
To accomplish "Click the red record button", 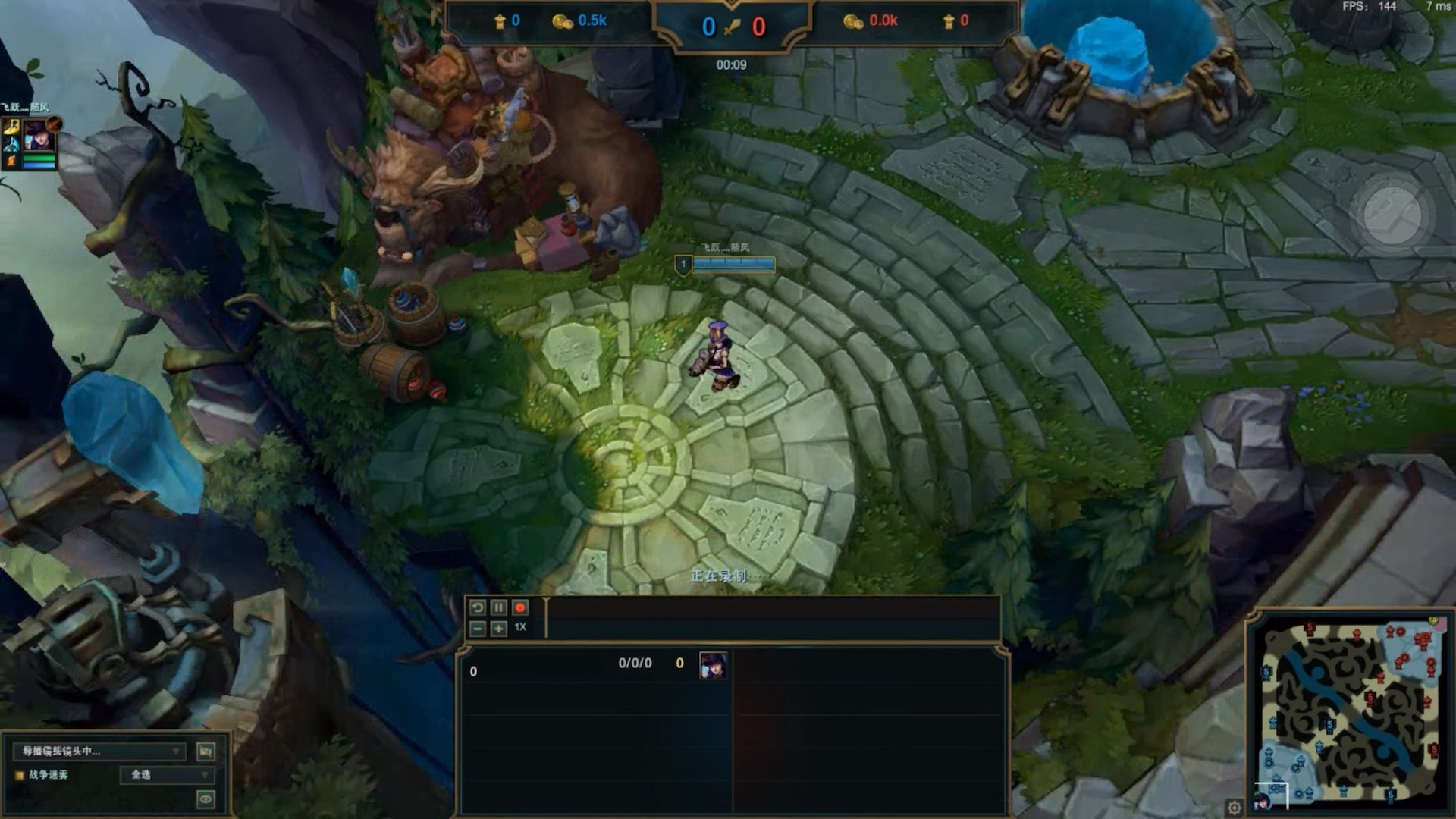I will coord(520,607).
